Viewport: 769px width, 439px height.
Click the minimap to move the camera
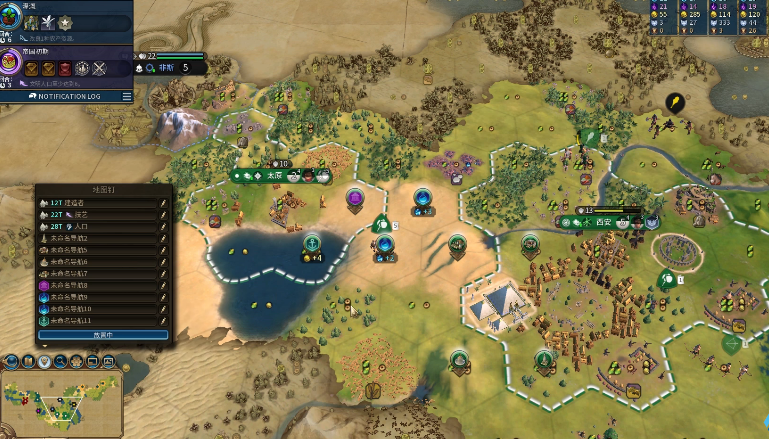(60, 398)
